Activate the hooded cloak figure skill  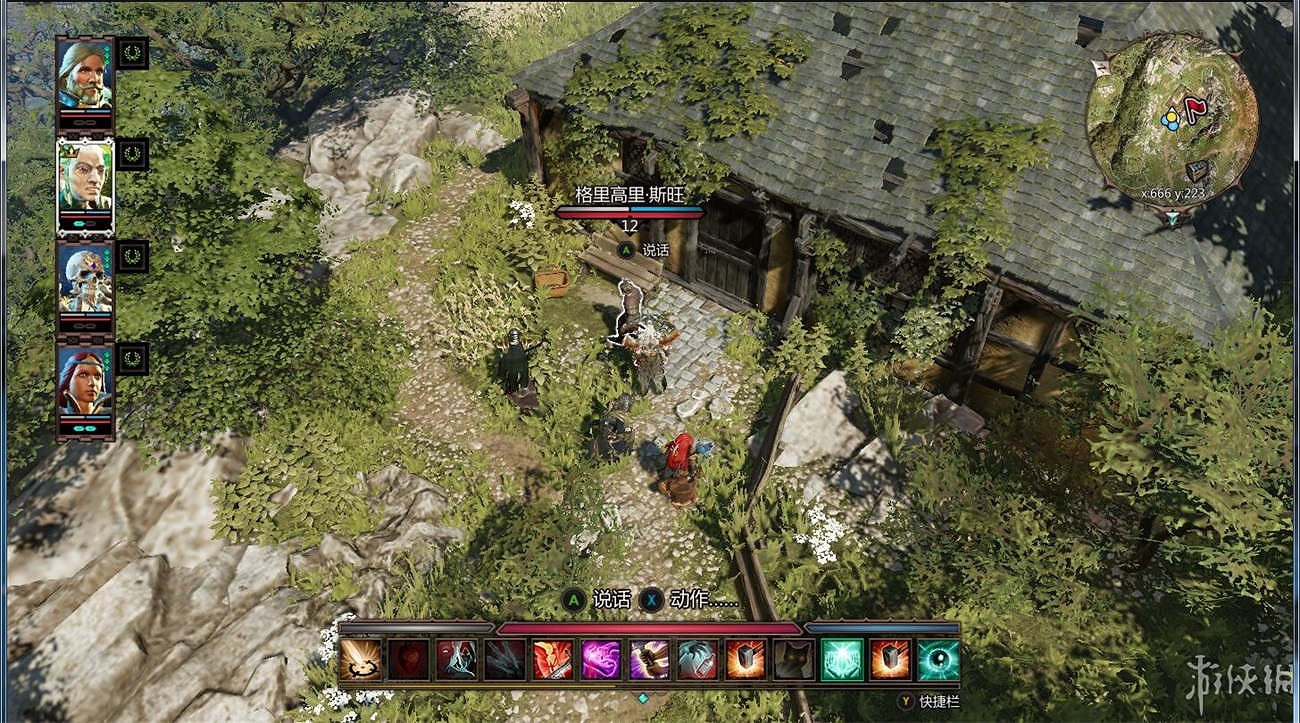456,660
